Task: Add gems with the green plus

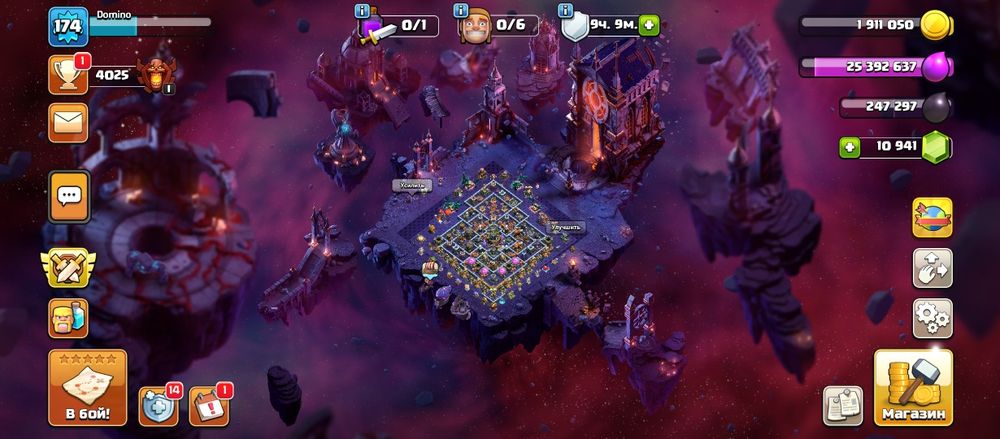Action: pyautogui.click(x=849, y=148)
